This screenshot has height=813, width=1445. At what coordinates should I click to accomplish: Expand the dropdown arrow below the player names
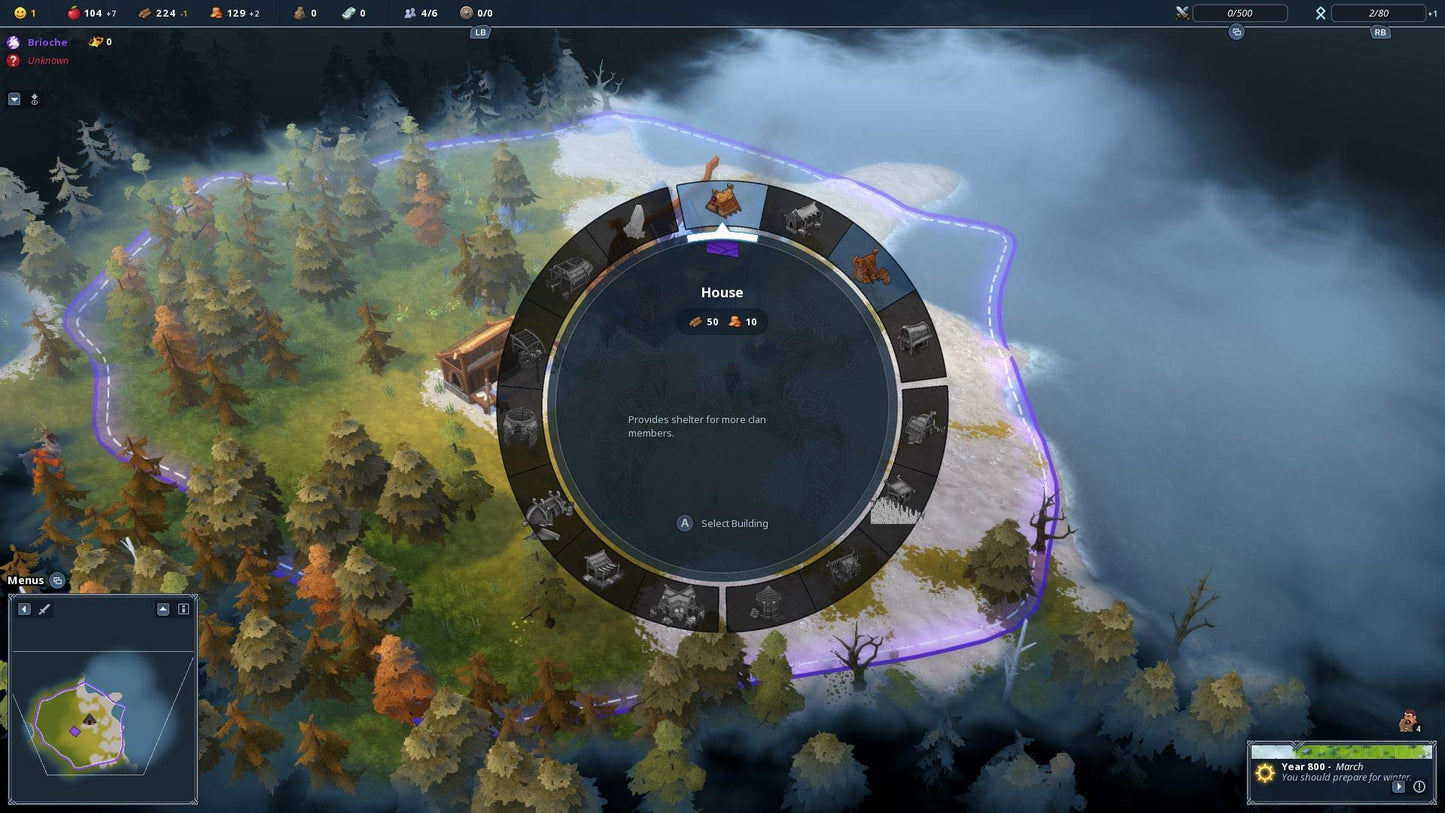13,99
